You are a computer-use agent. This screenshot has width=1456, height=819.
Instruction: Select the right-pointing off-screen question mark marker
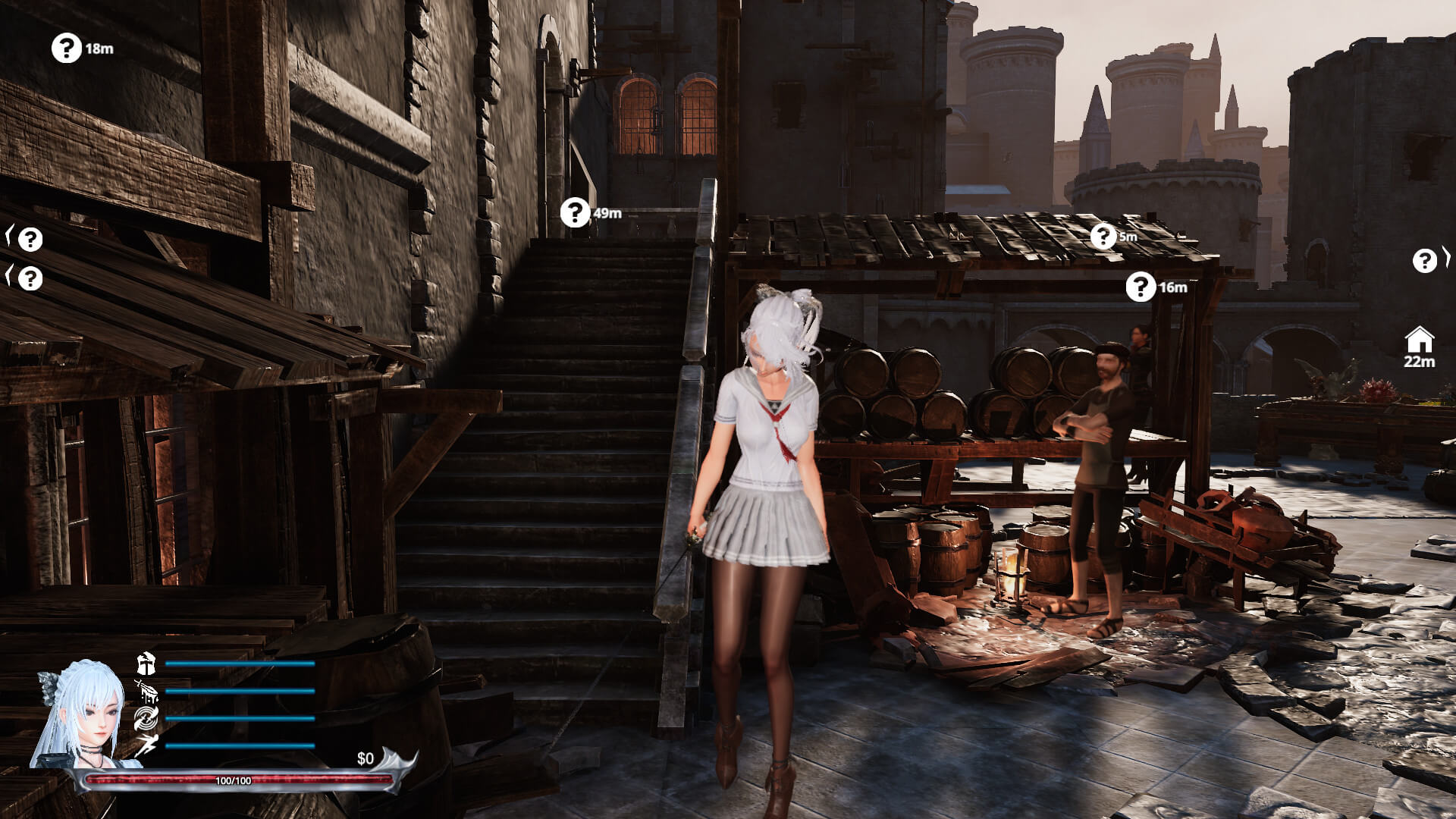(1426, 261)
